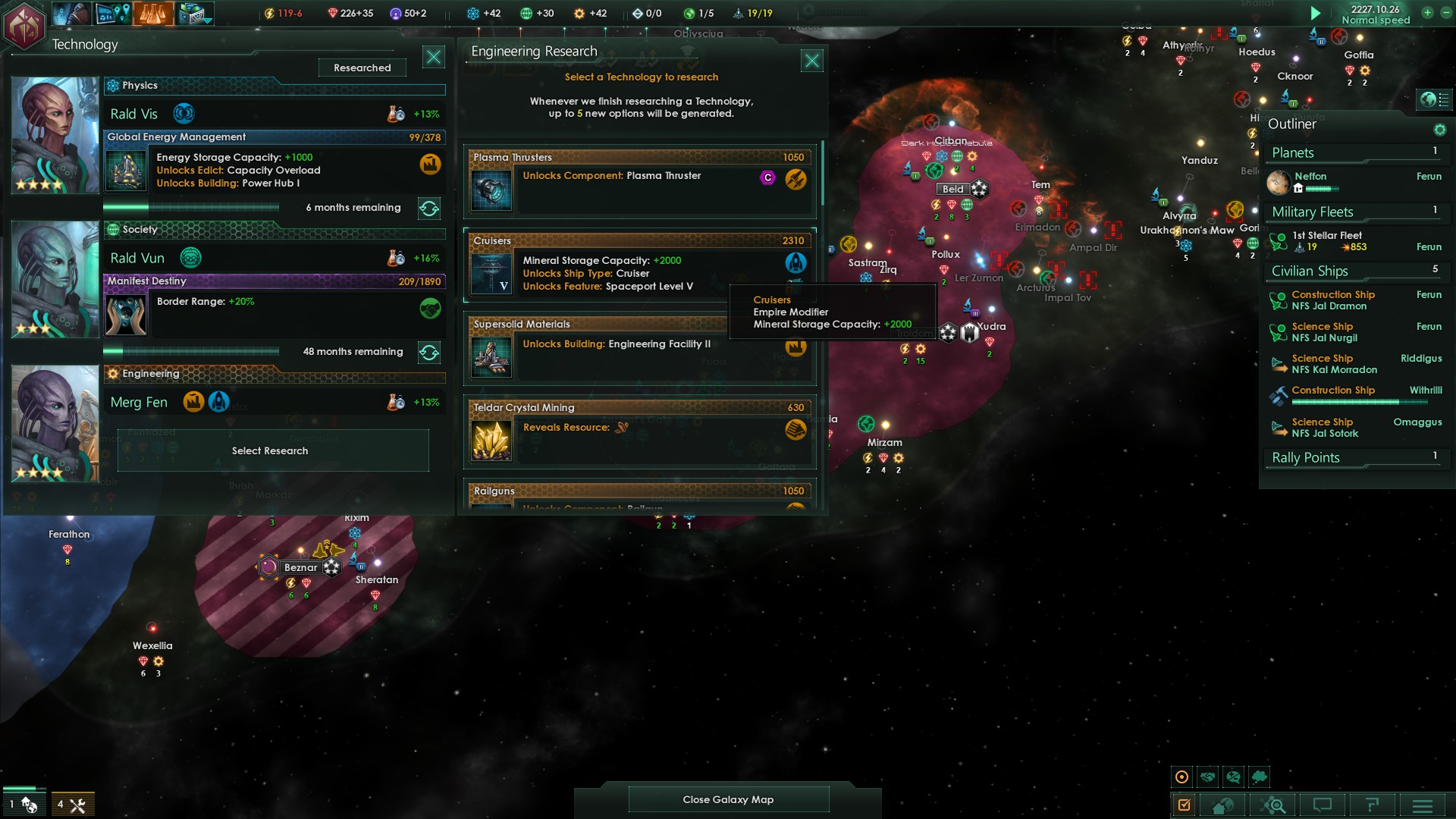
Task: Click Select Research for Engineering
Action: point(270,450)
